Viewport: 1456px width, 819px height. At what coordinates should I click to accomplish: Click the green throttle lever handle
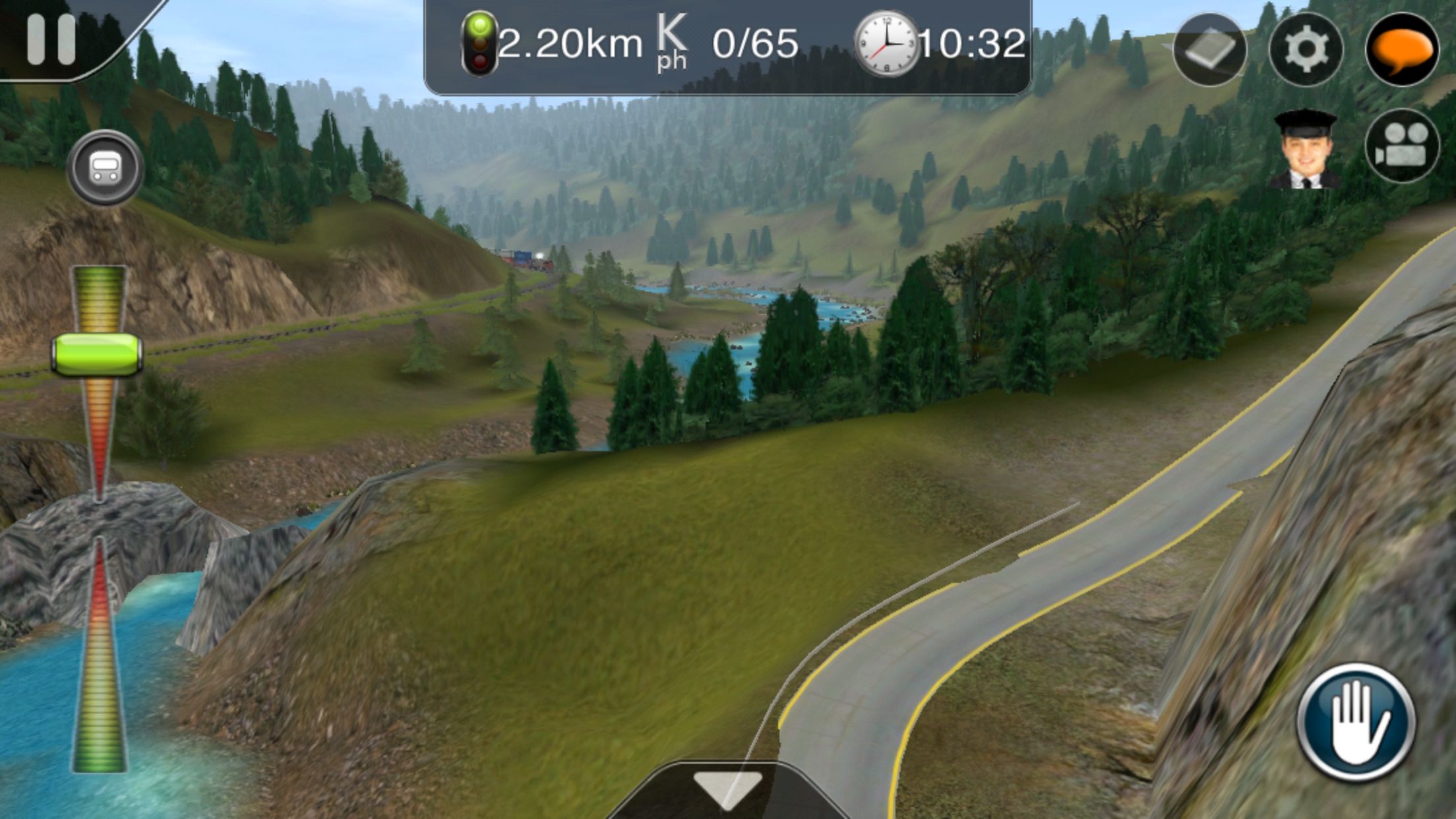coord(97,355)
